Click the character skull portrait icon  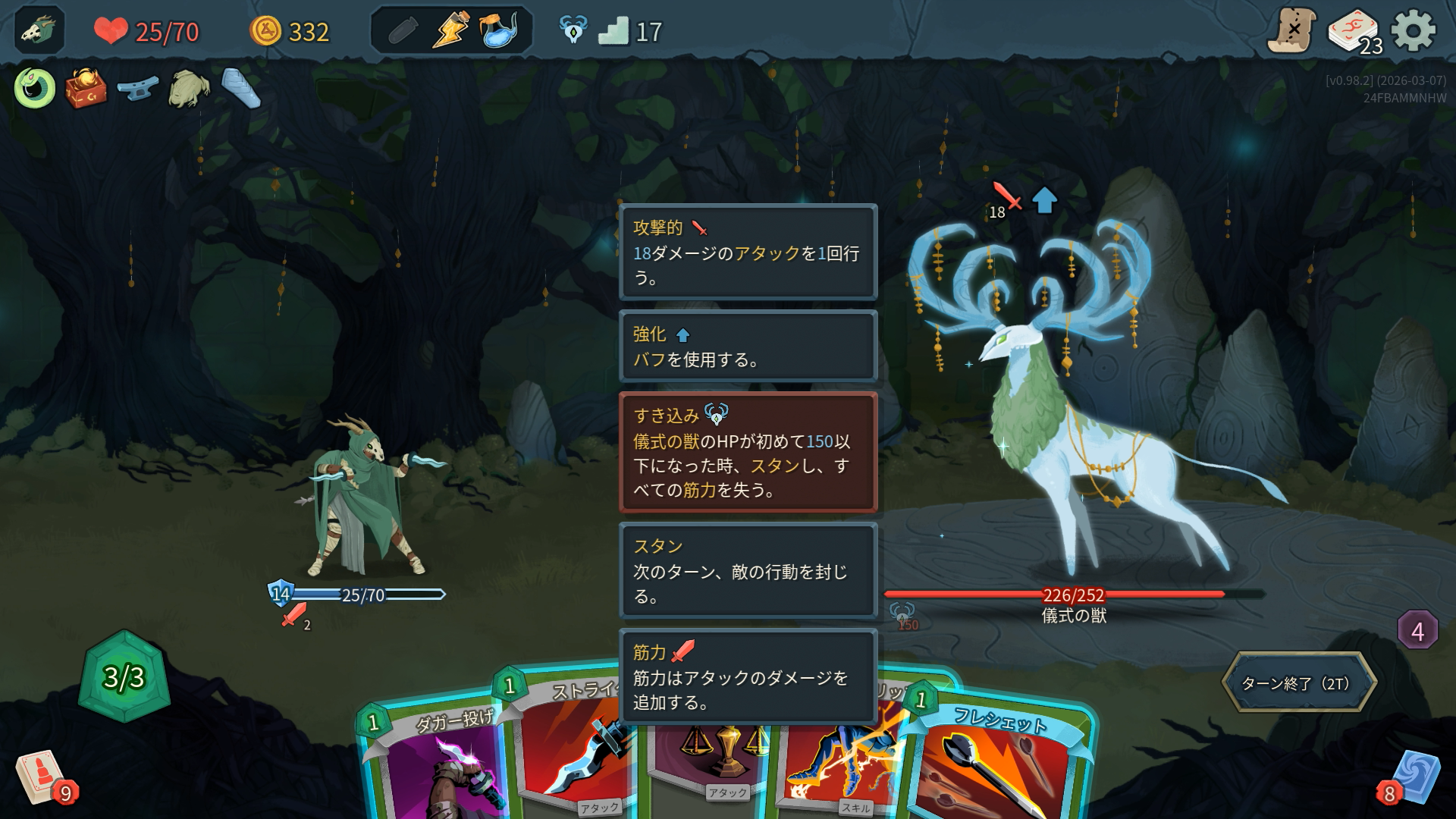[x=39, y=31]
